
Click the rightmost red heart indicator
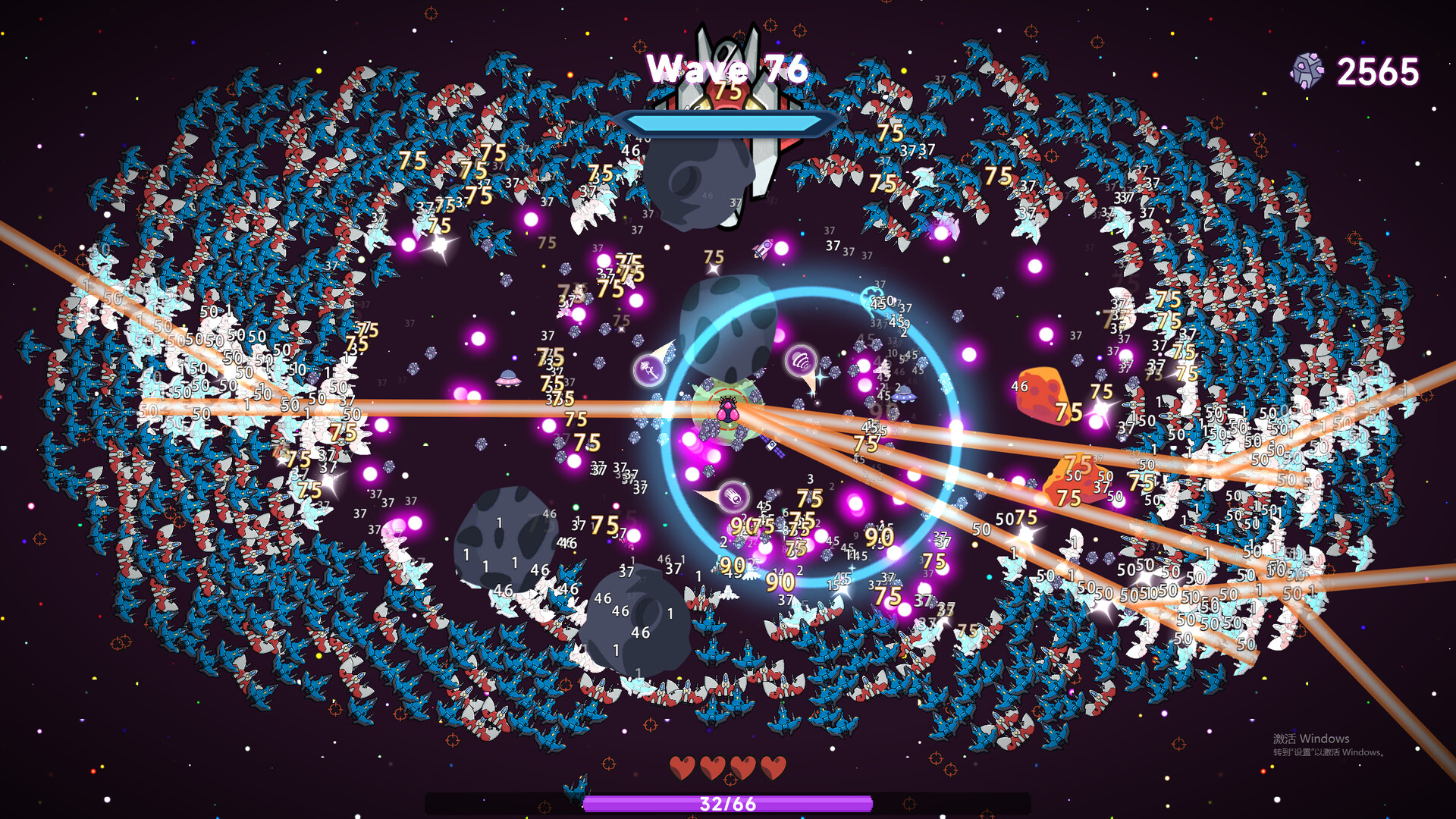click(774, 767)
